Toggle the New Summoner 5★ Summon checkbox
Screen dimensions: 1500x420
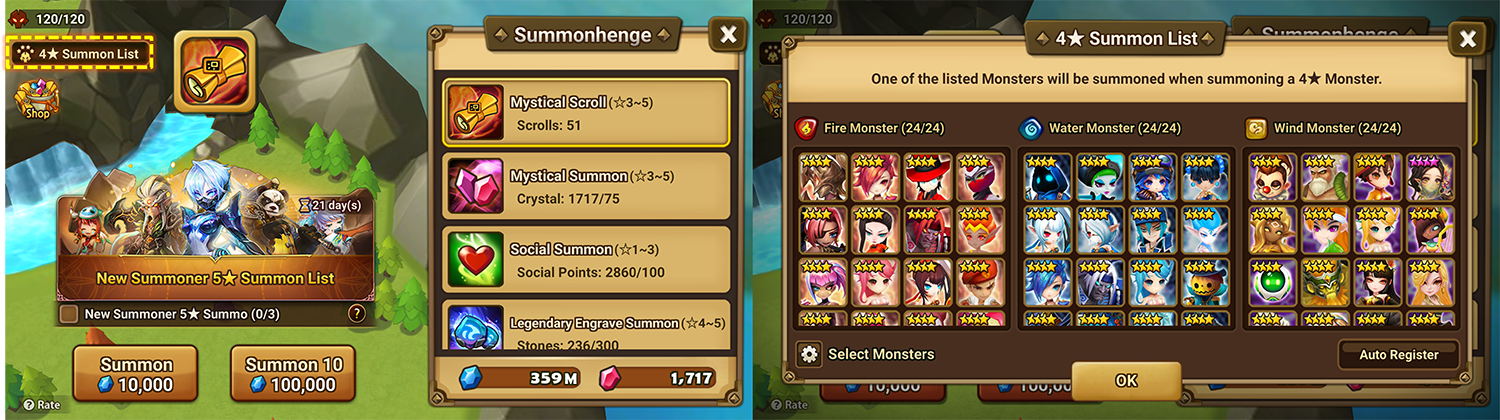(69, 314)
